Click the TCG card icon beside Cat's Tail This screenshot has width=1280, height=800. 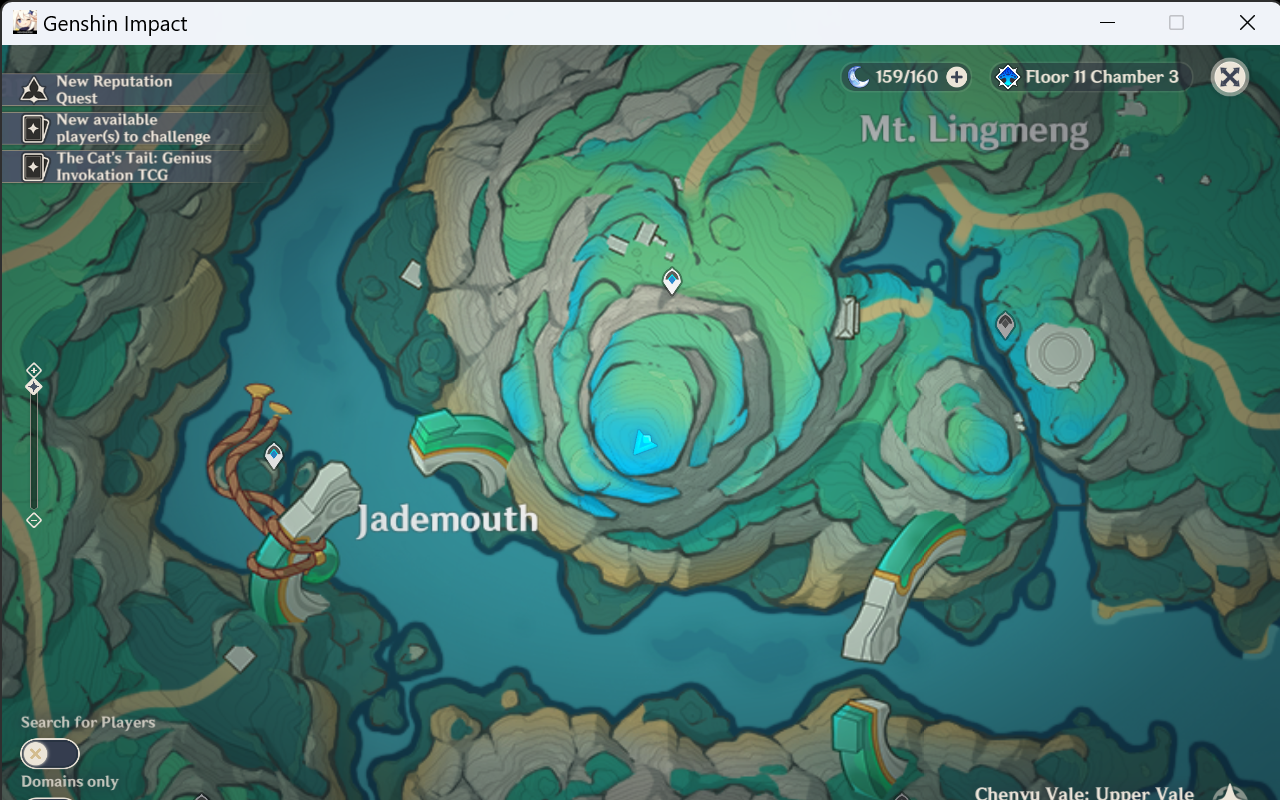click(x=33, y=166)
